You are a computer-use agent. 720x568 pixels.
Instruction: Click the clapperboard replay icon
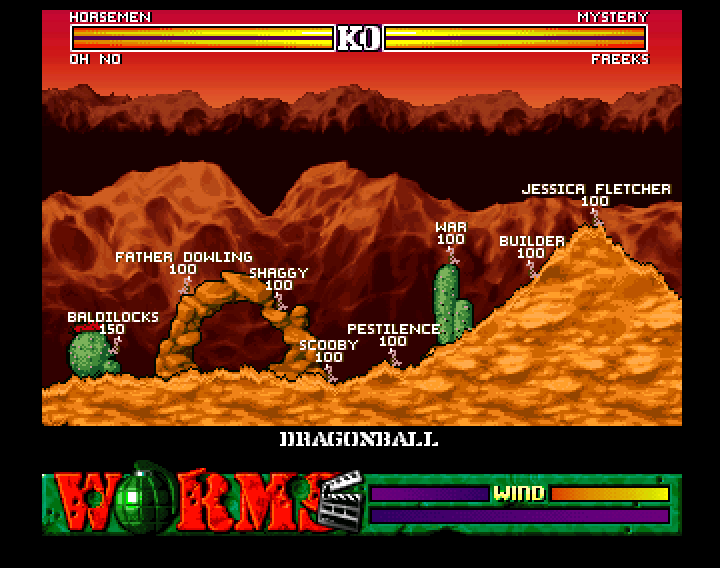pos(343,502)
